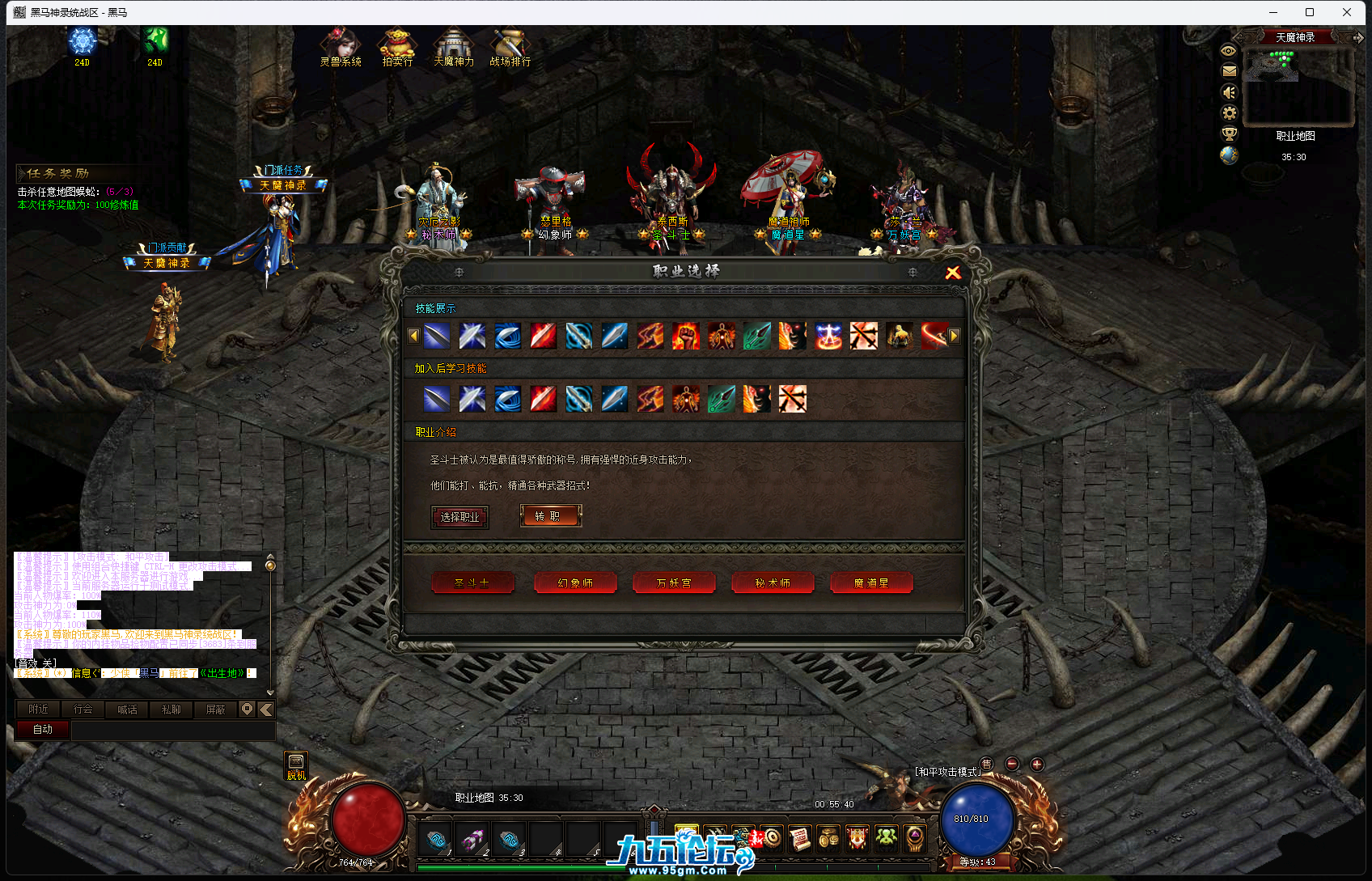Image resolution: width=1372 pixels, height=881 pixels.
Task: Switch to the 私聊 chat tab
Action: [171, 709]
